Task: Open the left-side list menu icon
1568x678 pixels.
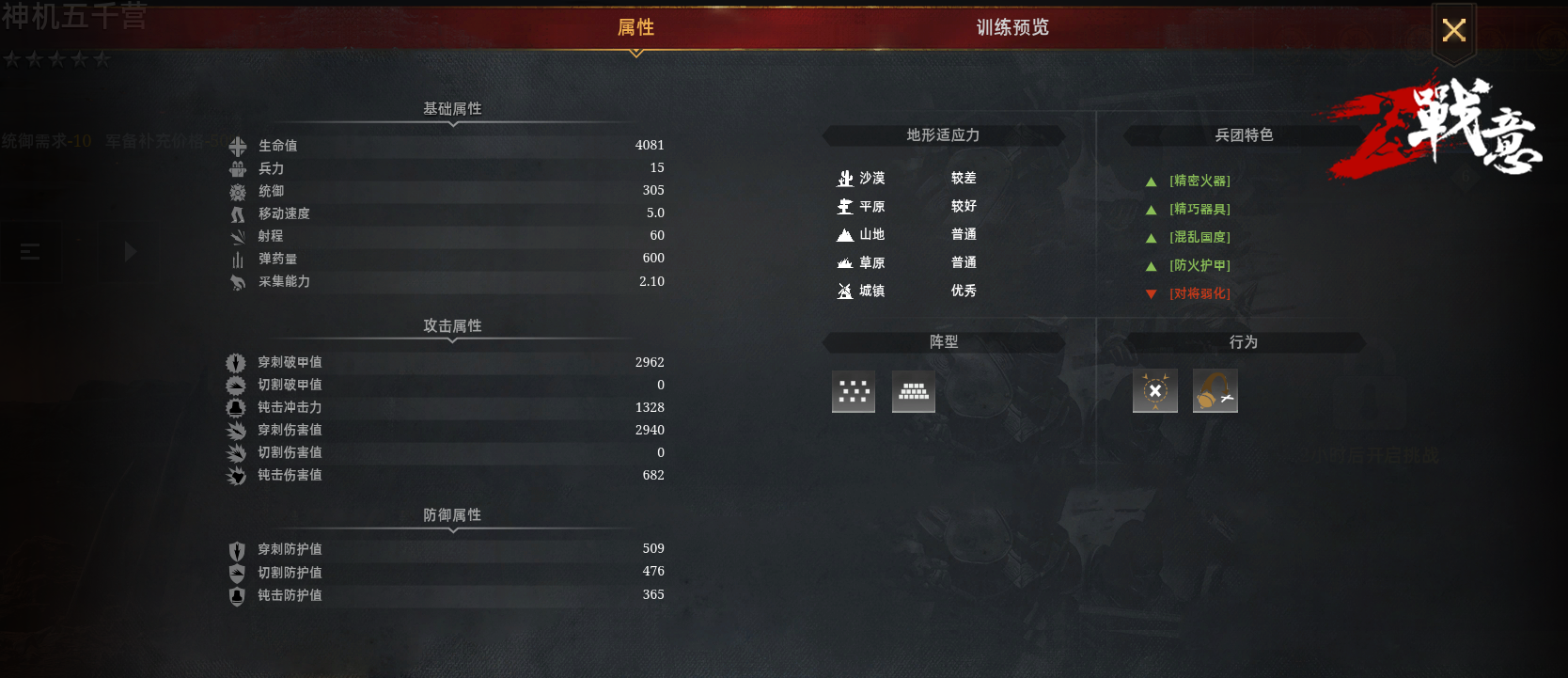Action: 31,252
